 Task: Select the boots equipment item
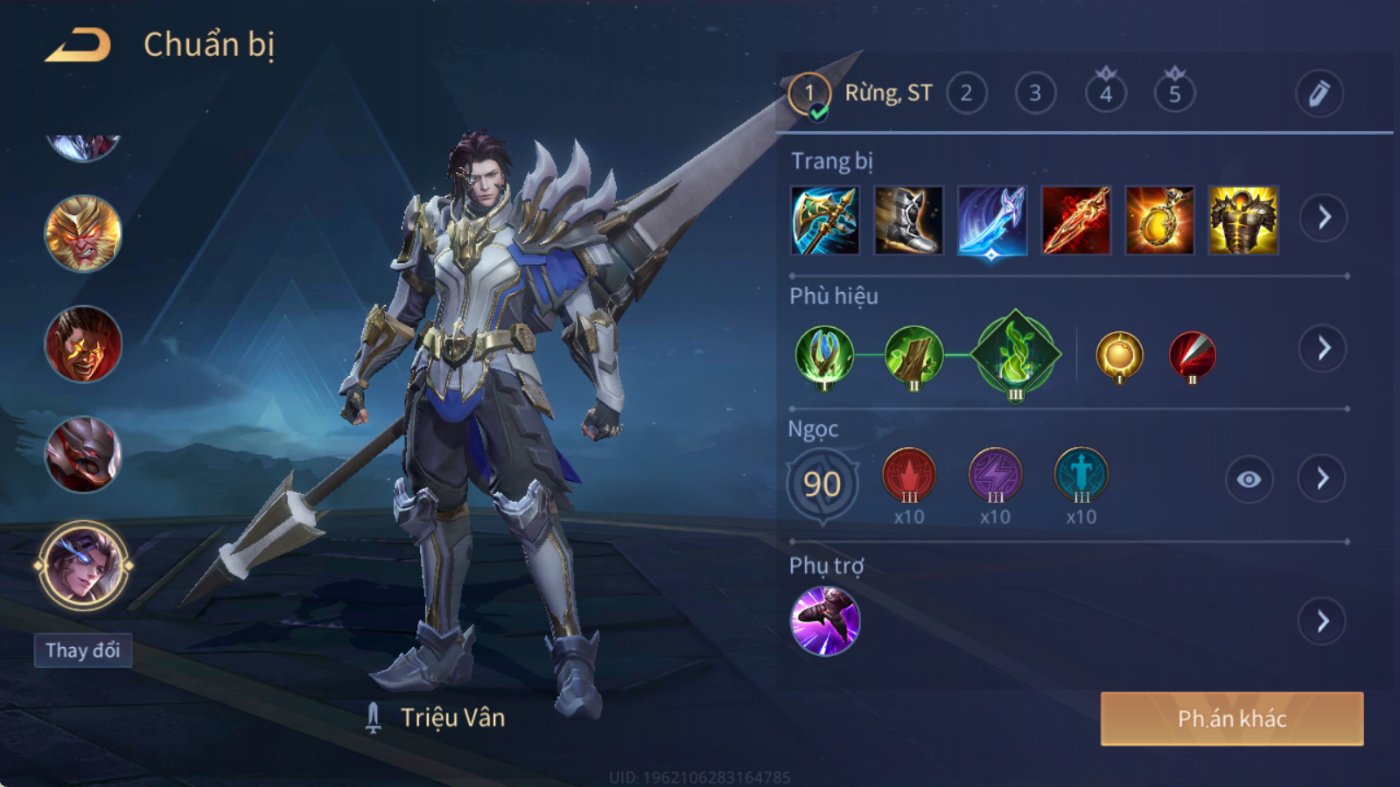908,220
